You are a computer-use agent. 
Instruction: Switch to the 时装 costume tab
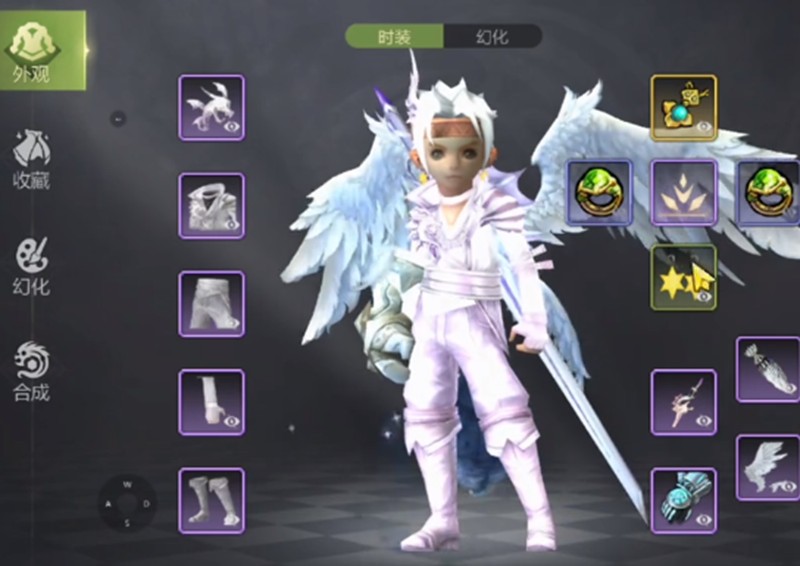coord(395,37)
